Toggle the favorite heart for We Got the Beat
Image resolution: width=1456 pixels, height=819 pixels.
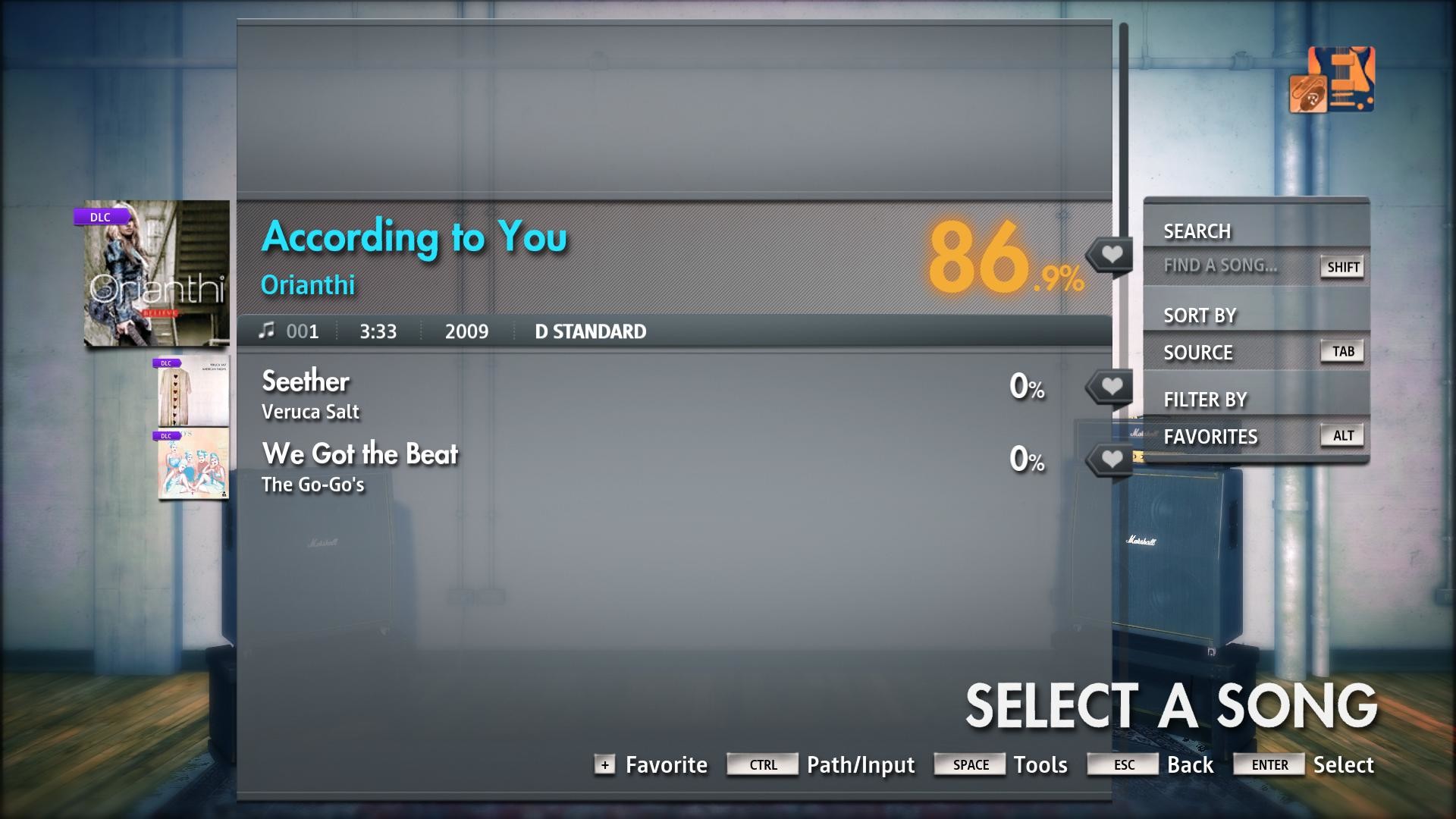click(x=1112, y=458)
